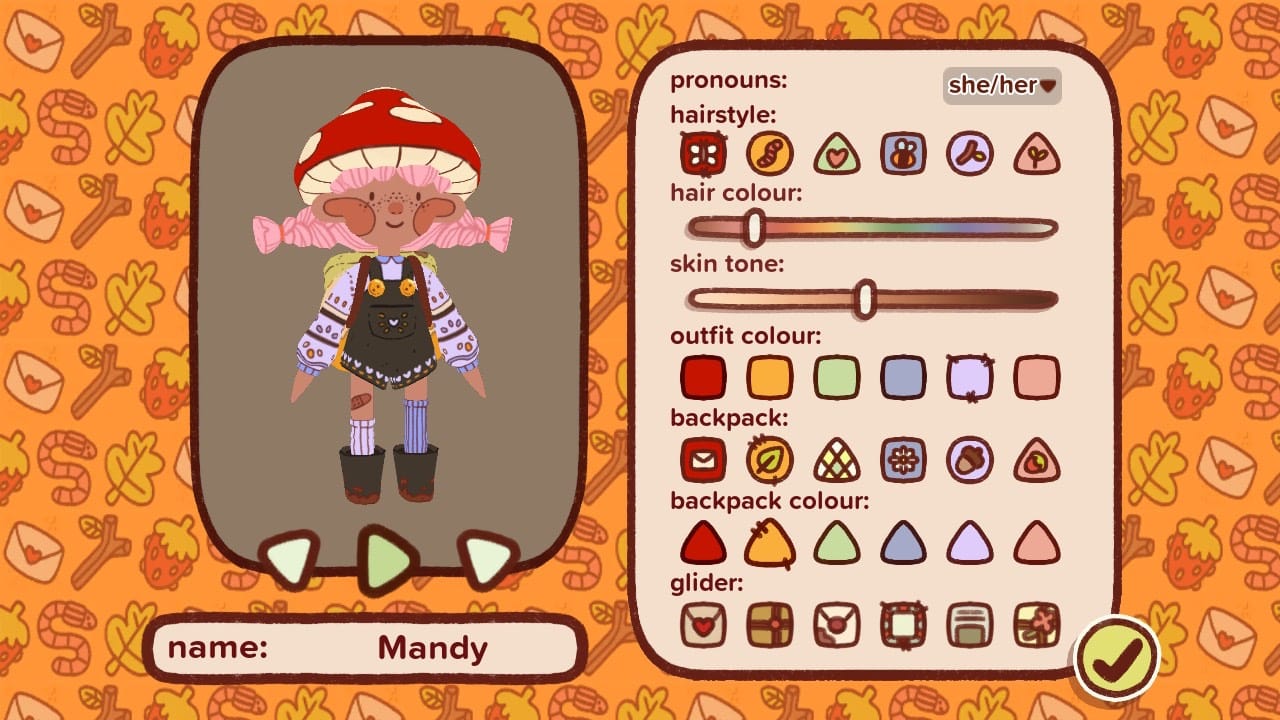The height and width of the screenshot is (720, 1280).
Task: Confirm character with the checkmark button
Action: click(1116, 656)
